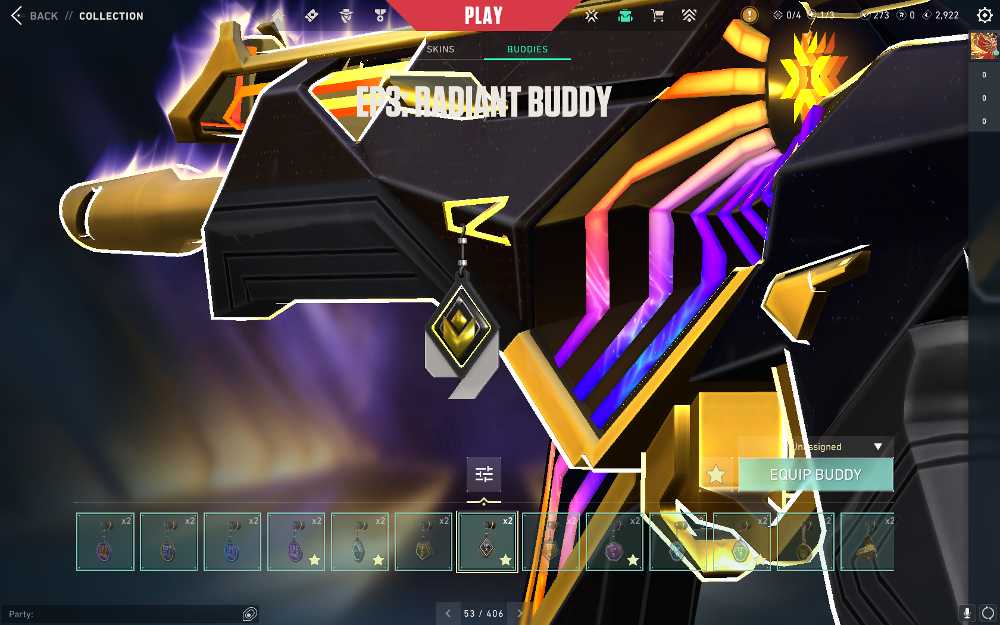Go to the next buddy page
1000x625 pixels.
tap(520, 613)
